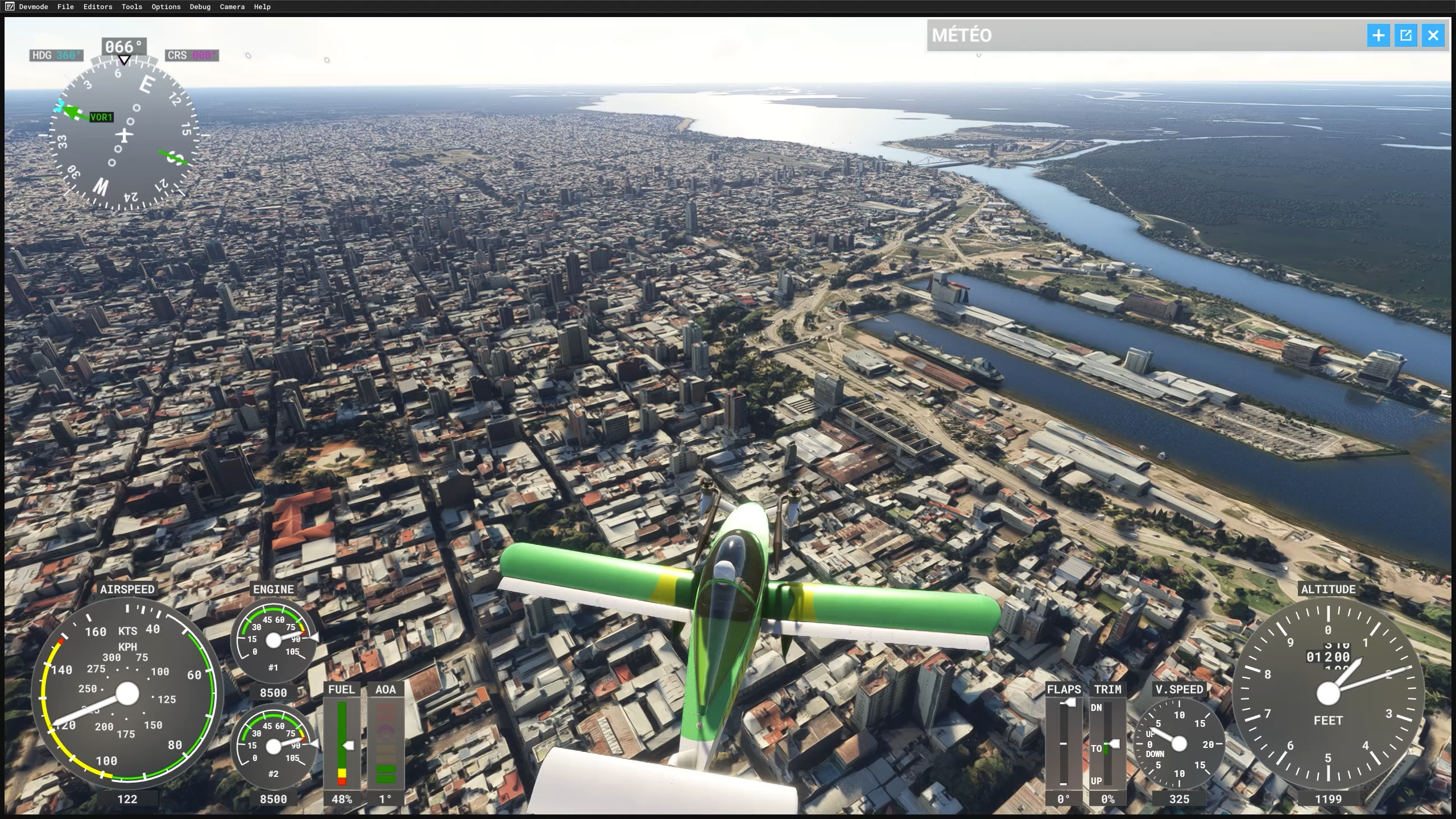Click the add preset plus icon on the Météo panel
The image size is (1456, 819).
(1379, 35)
